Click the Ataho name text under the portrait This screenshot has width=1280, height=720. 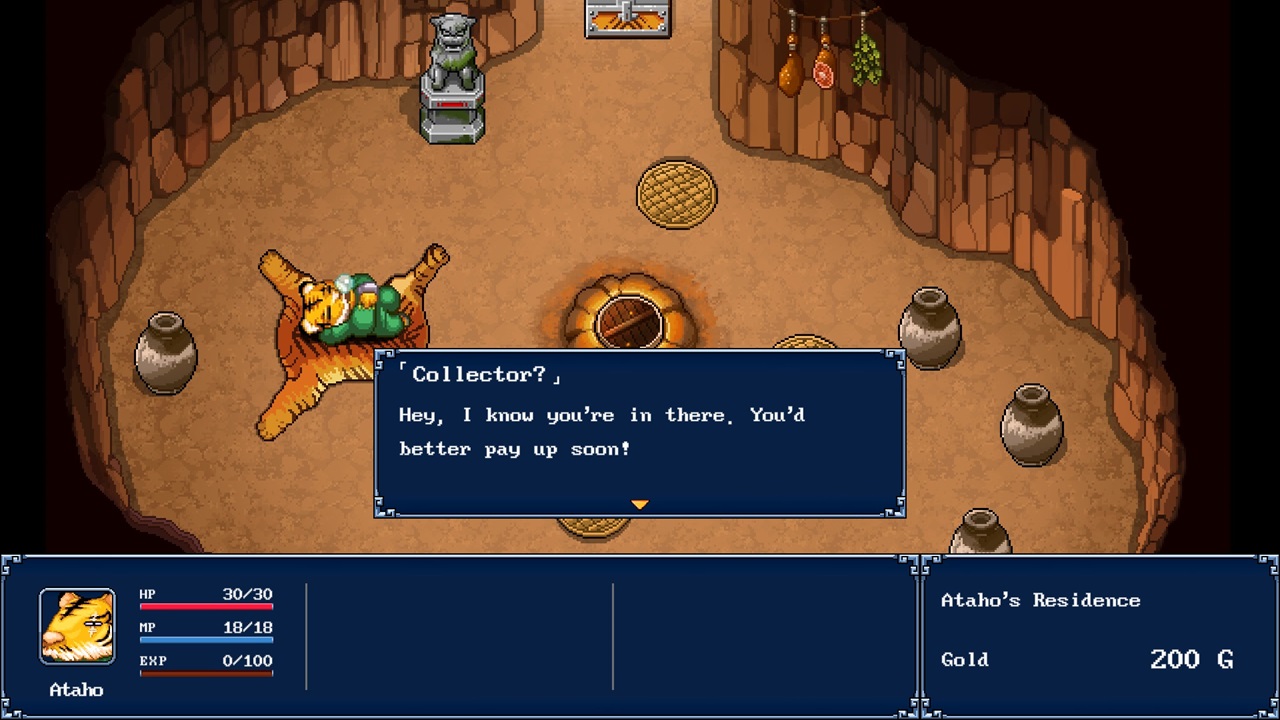tap(76, 689)
